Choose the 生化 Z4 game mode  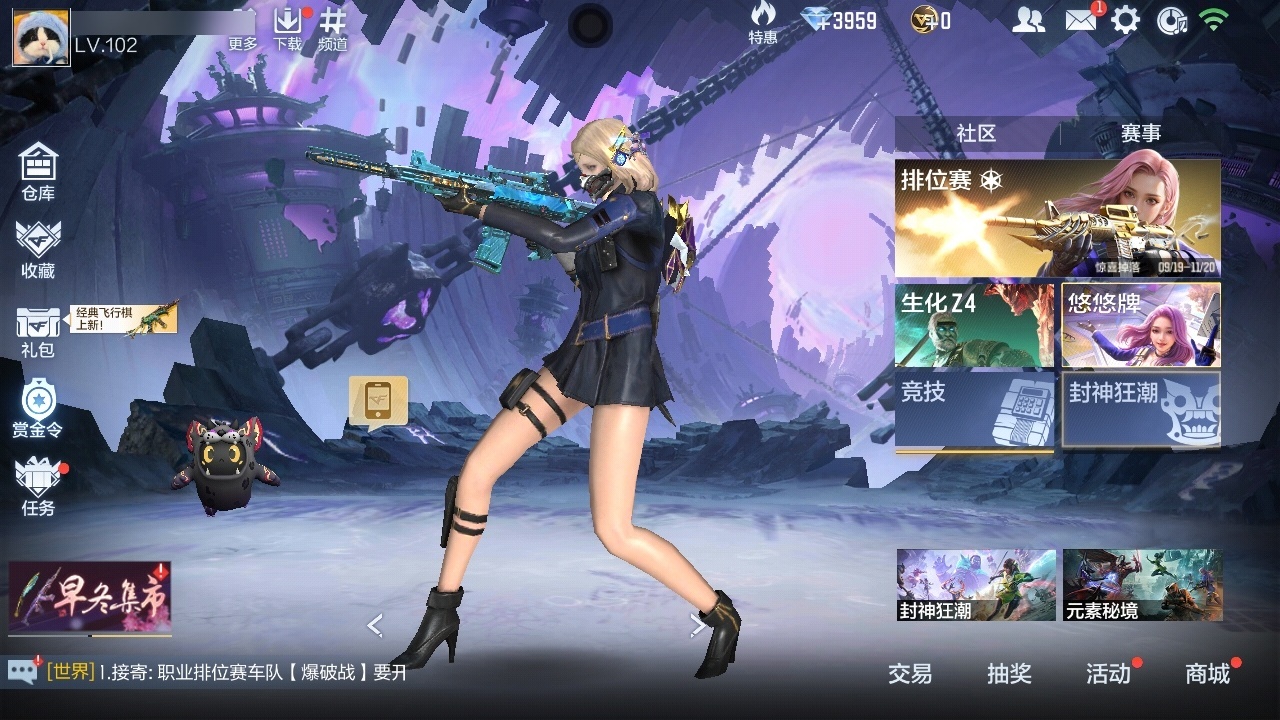pos(974,325)
